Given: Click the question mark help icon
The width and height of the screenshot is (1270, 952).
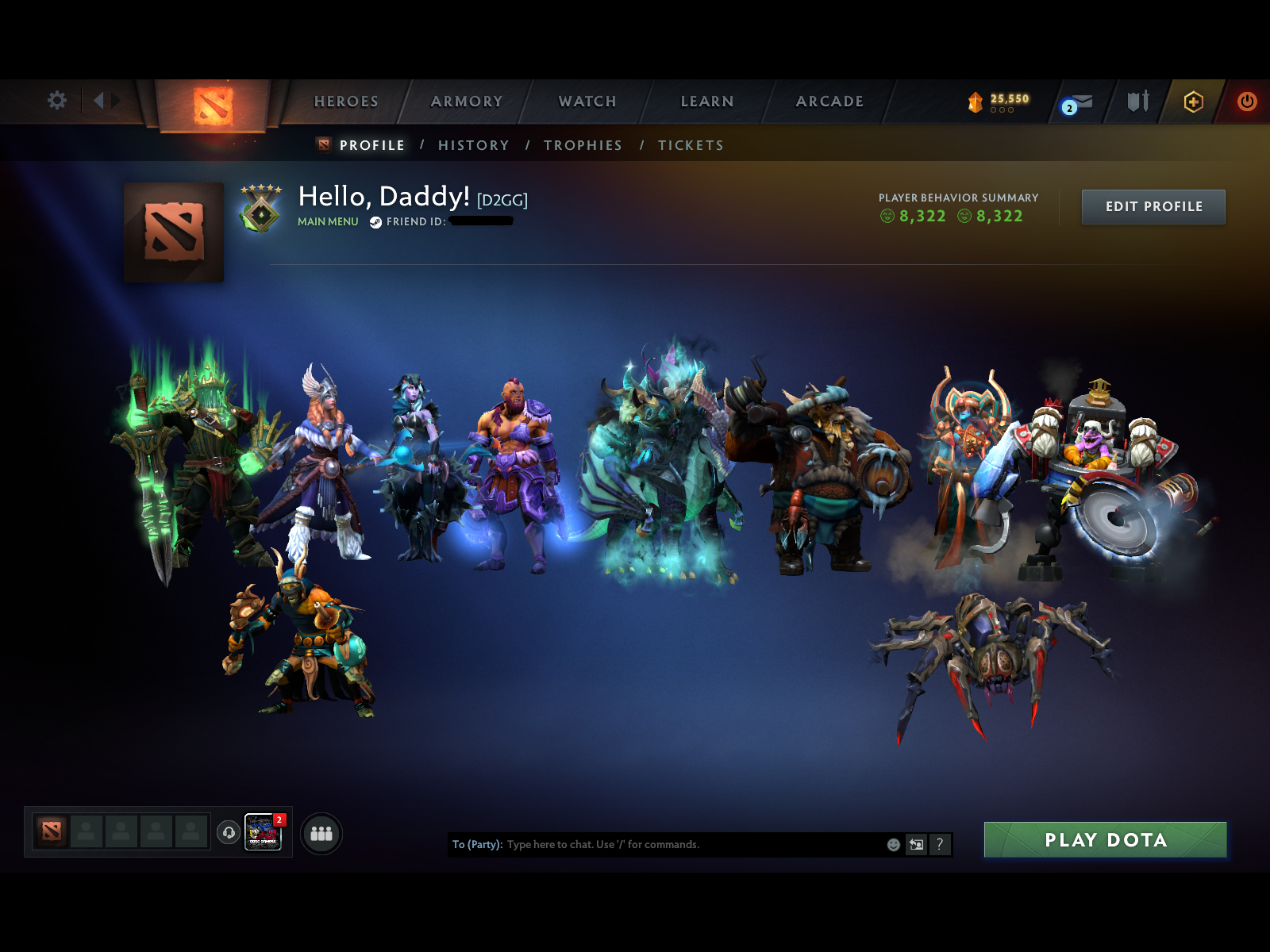Looking at the screenshot, I should click(941, 844).
